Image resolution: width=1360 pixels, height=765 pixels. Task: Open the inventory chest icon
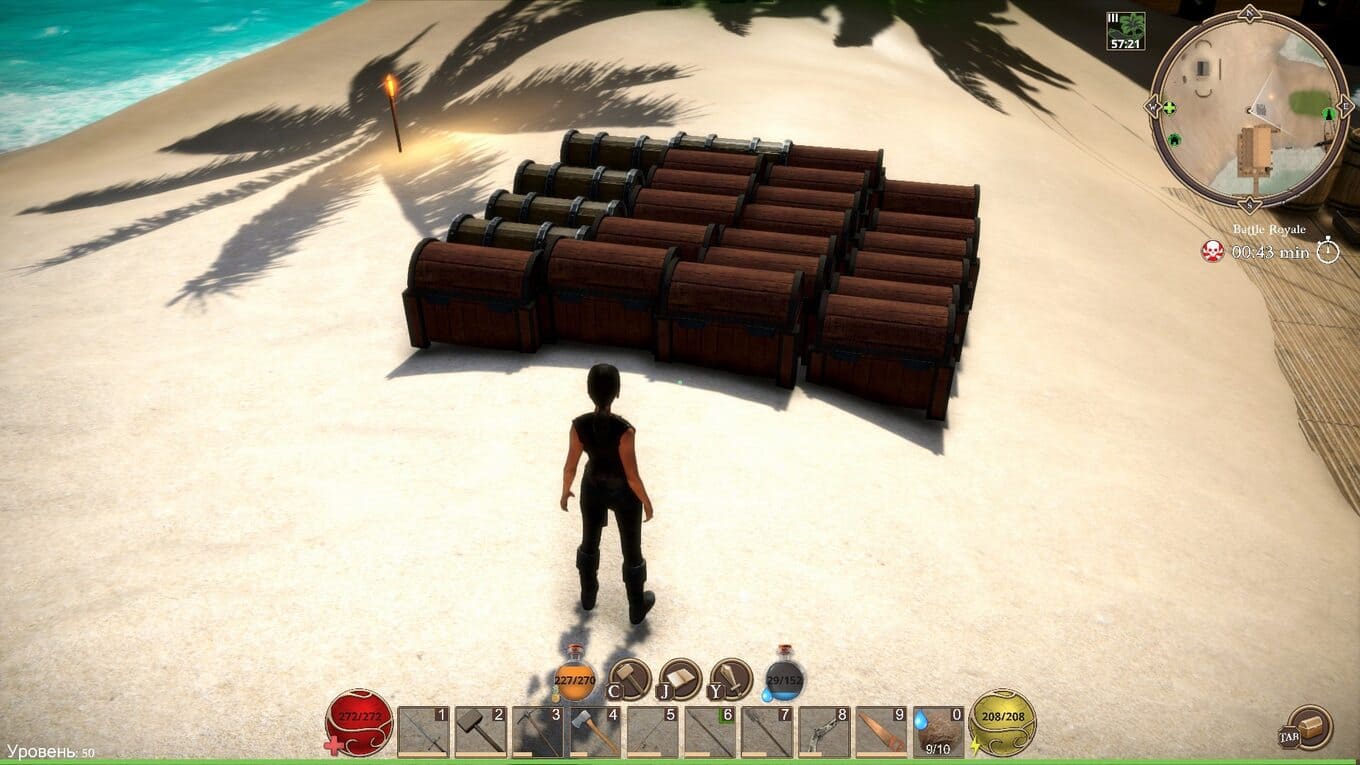[1311, 727]
